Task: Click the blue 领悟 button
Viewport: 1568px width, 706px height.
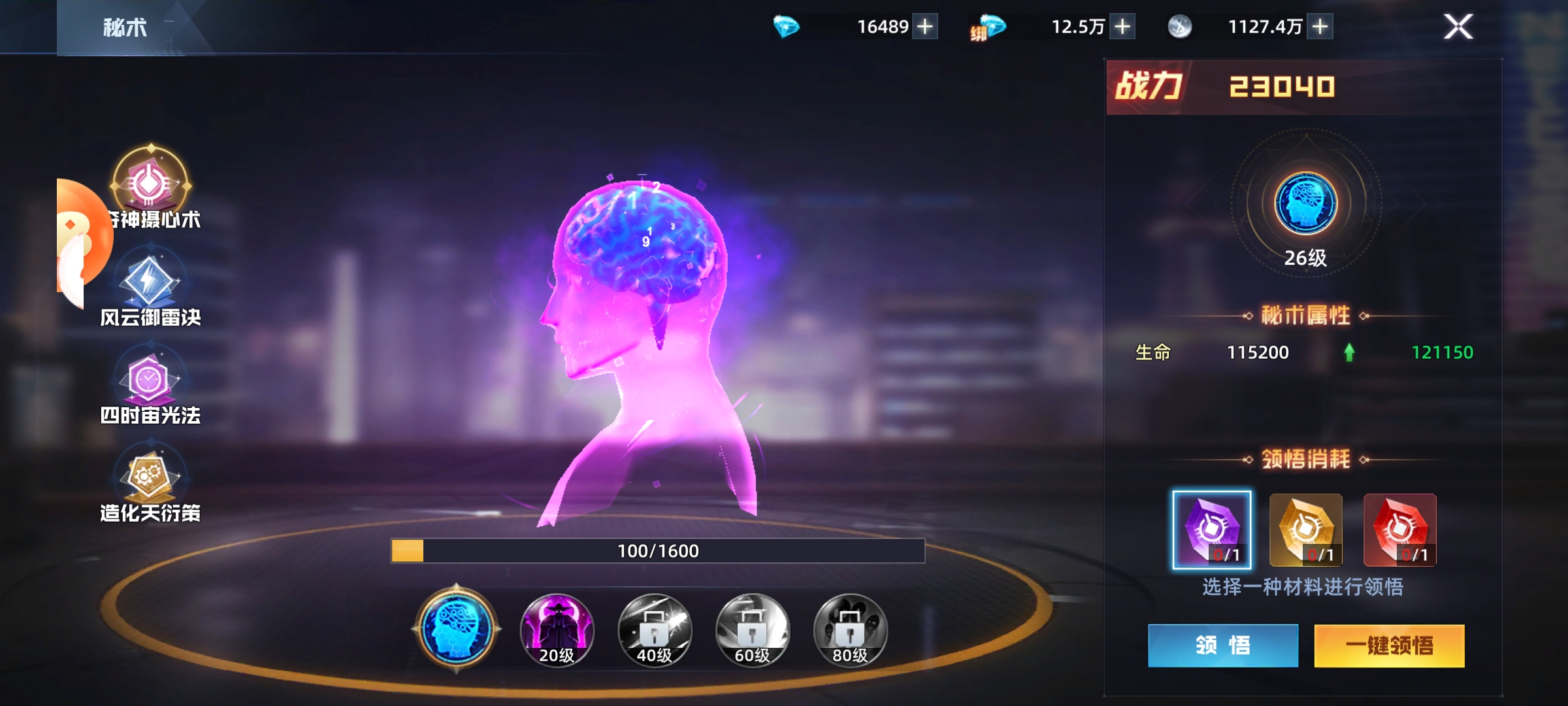Action: [1223, 646]
